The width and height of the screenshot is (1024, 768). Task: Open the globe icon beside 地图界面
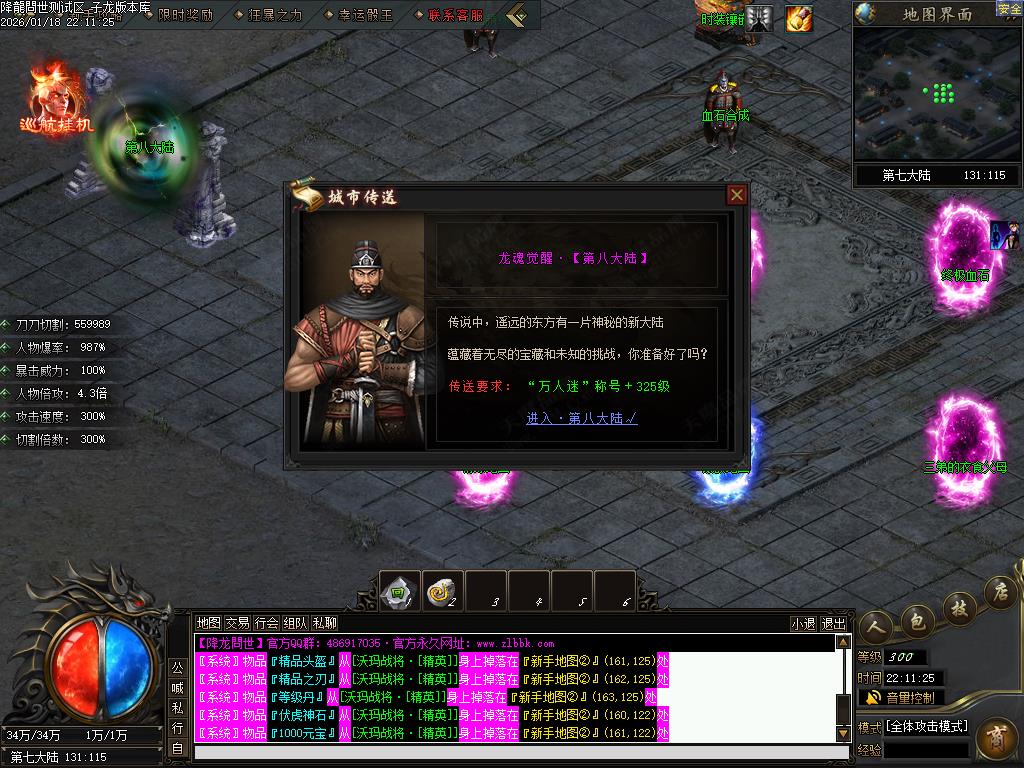click(867, 14)
